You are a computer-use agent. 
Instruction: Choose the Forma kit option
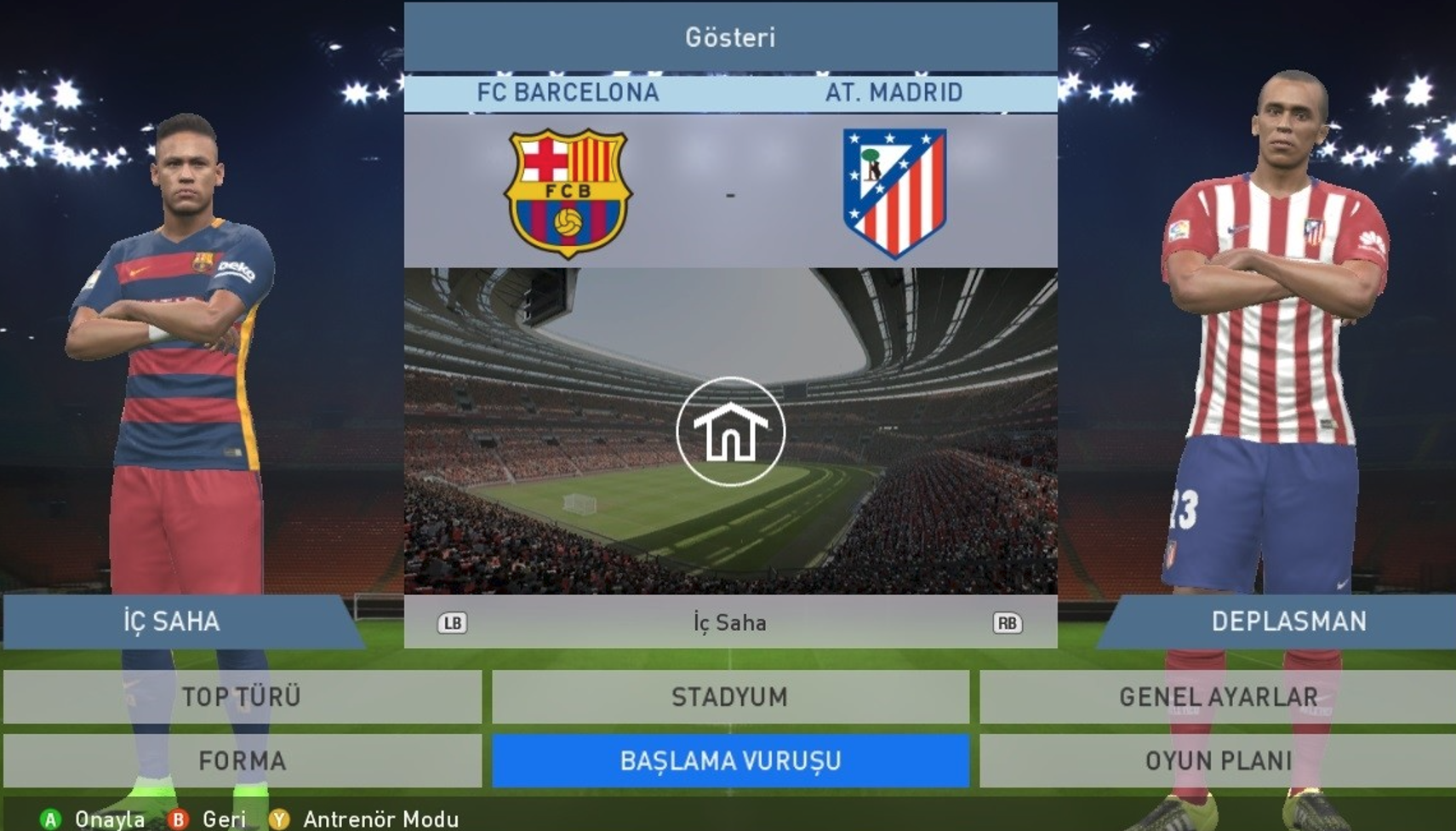[x=242, y=760]
